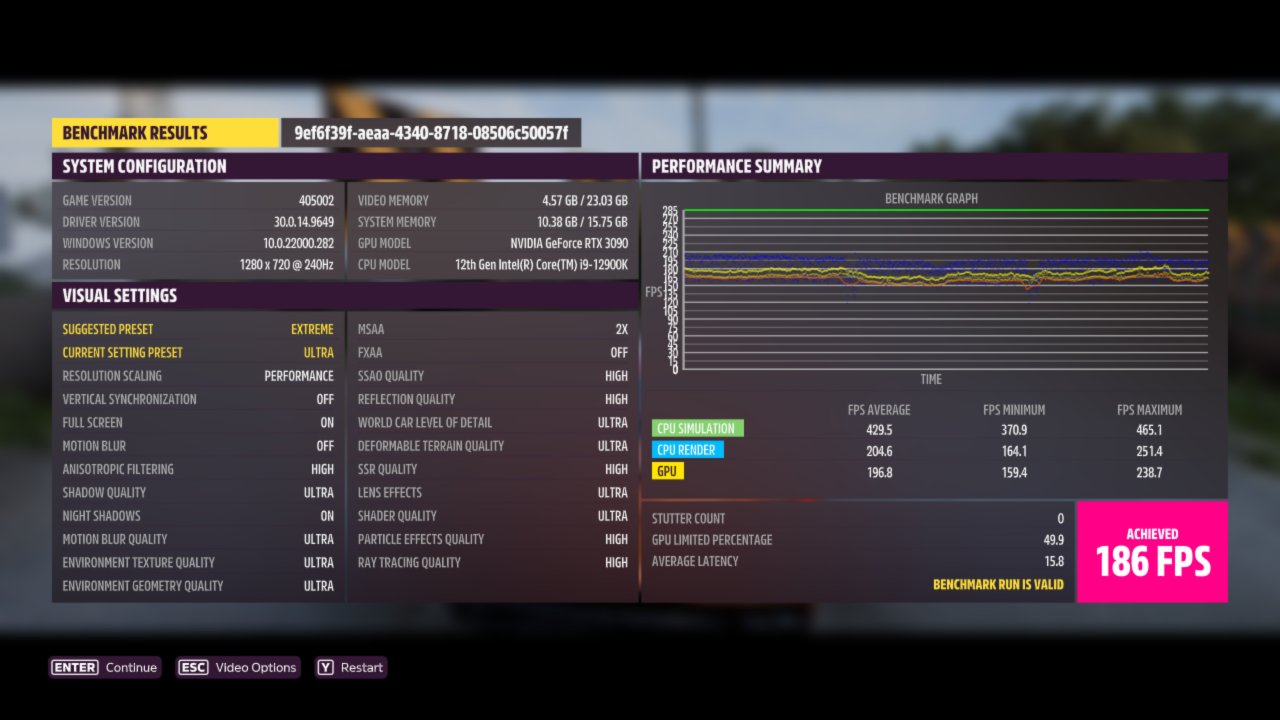Select the GPU legend badge

click(x=667, y=470)
